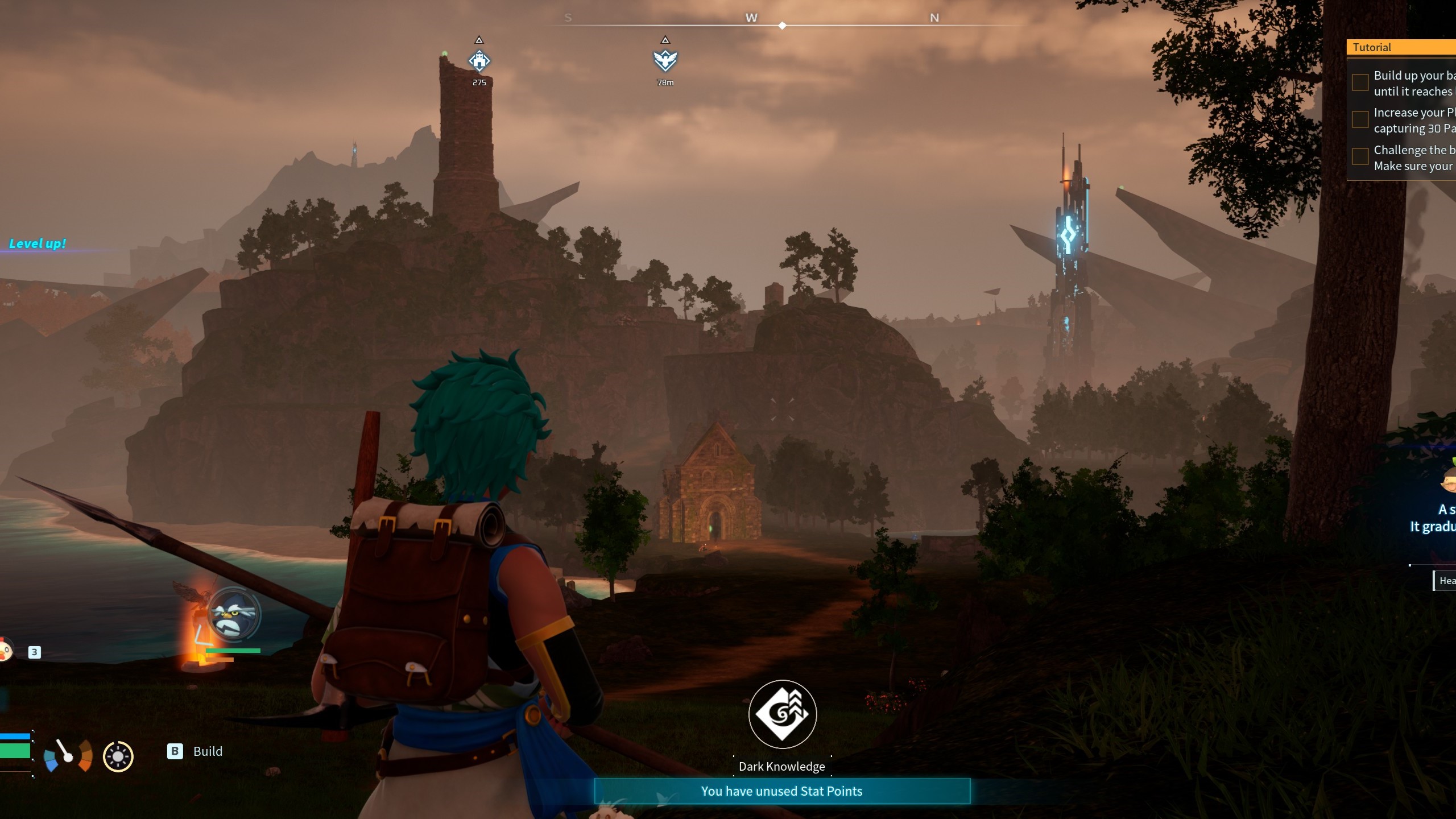The image size is (1456, 819).
Task: Click the player position diamond on the compass
Action: 783,25
